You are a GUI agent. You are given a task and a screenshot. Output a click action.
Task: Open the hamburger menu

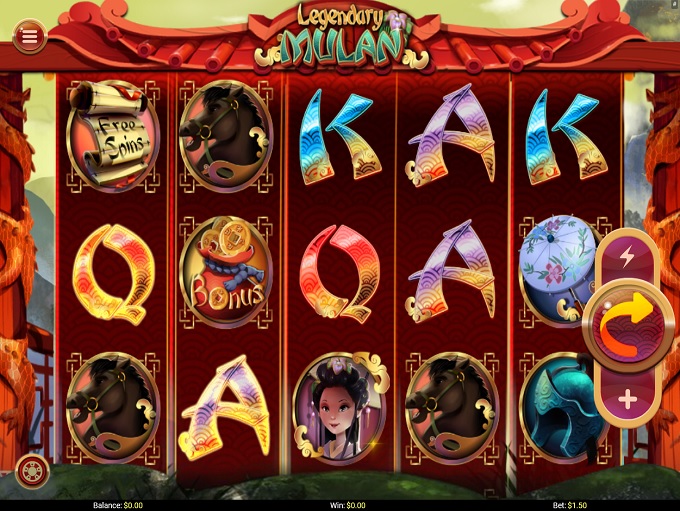29,36
